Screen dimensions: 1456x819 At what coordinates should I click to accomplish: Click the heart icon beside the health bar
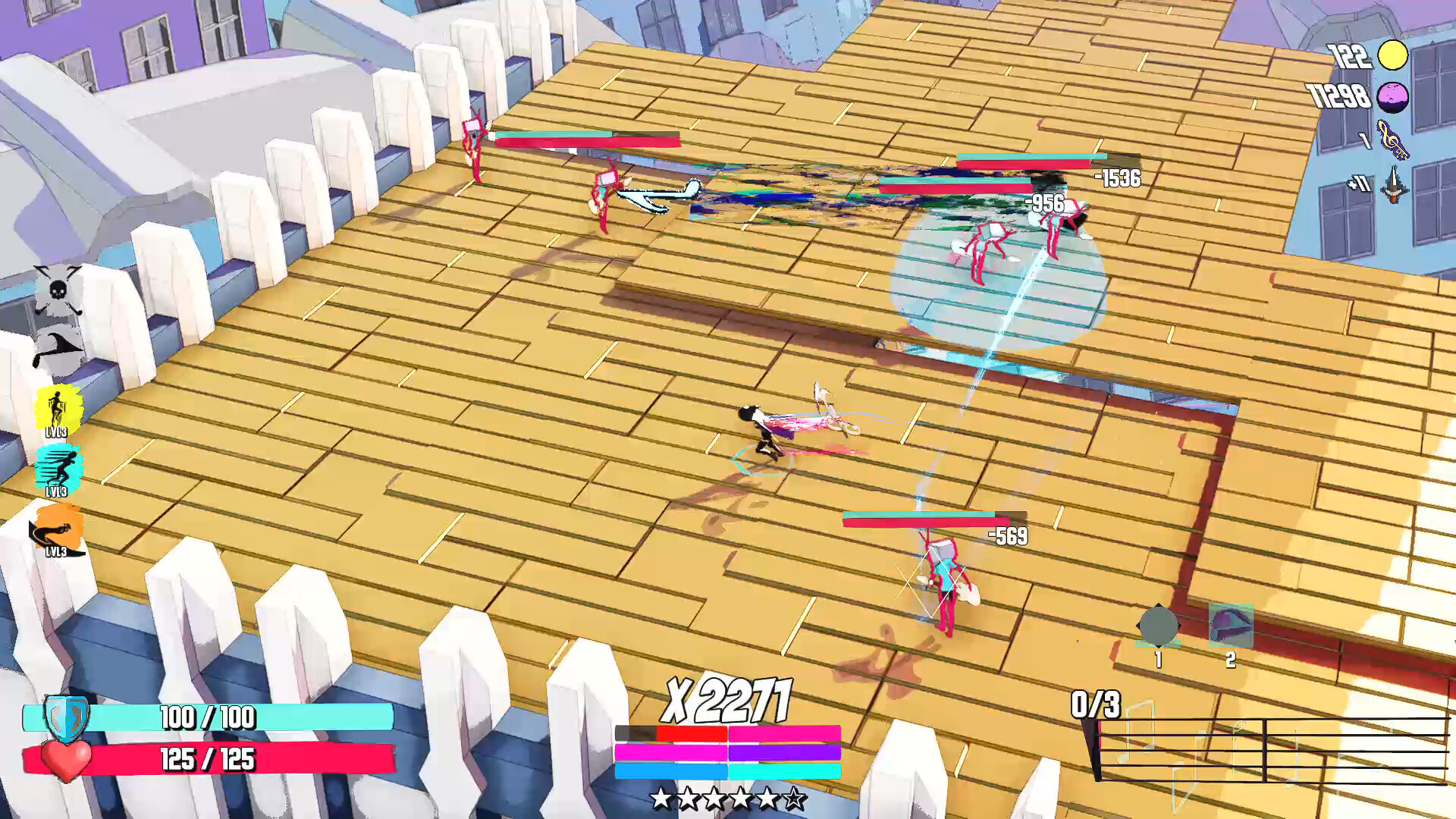[x=66, y=760]
